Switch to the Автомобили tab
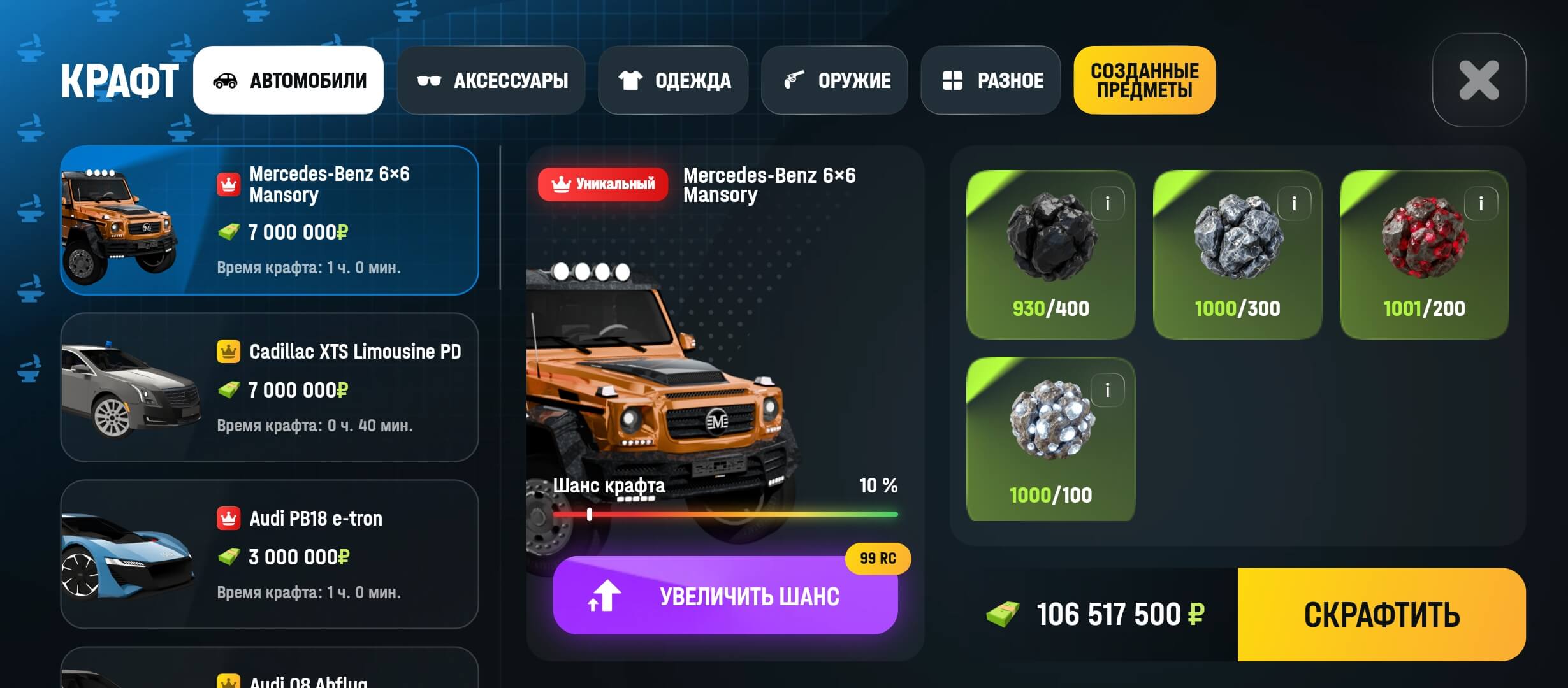 coord(288,80)
